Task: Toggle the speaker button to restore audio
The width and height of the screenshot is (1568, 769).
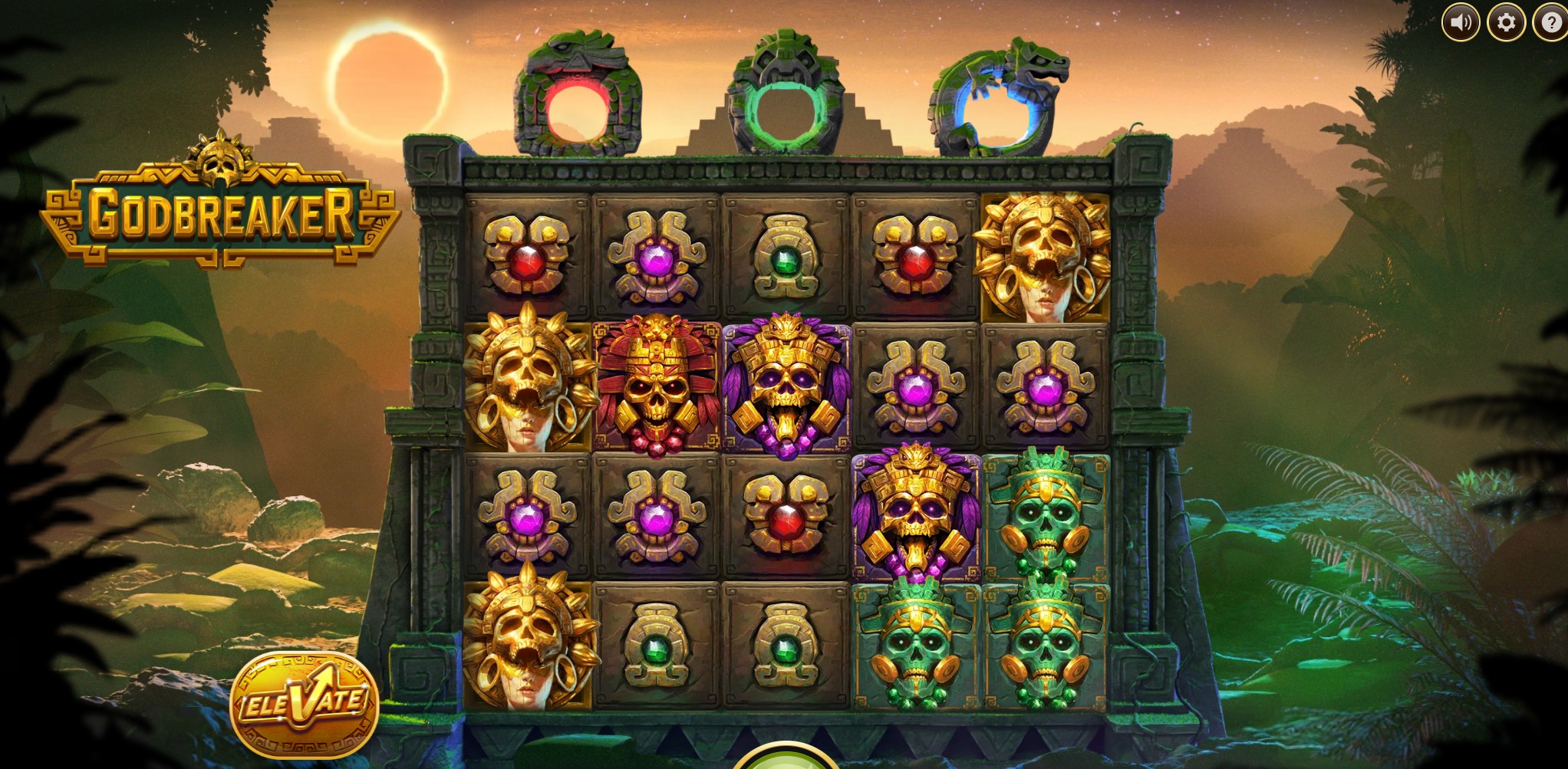Action: pos(1461,23)
